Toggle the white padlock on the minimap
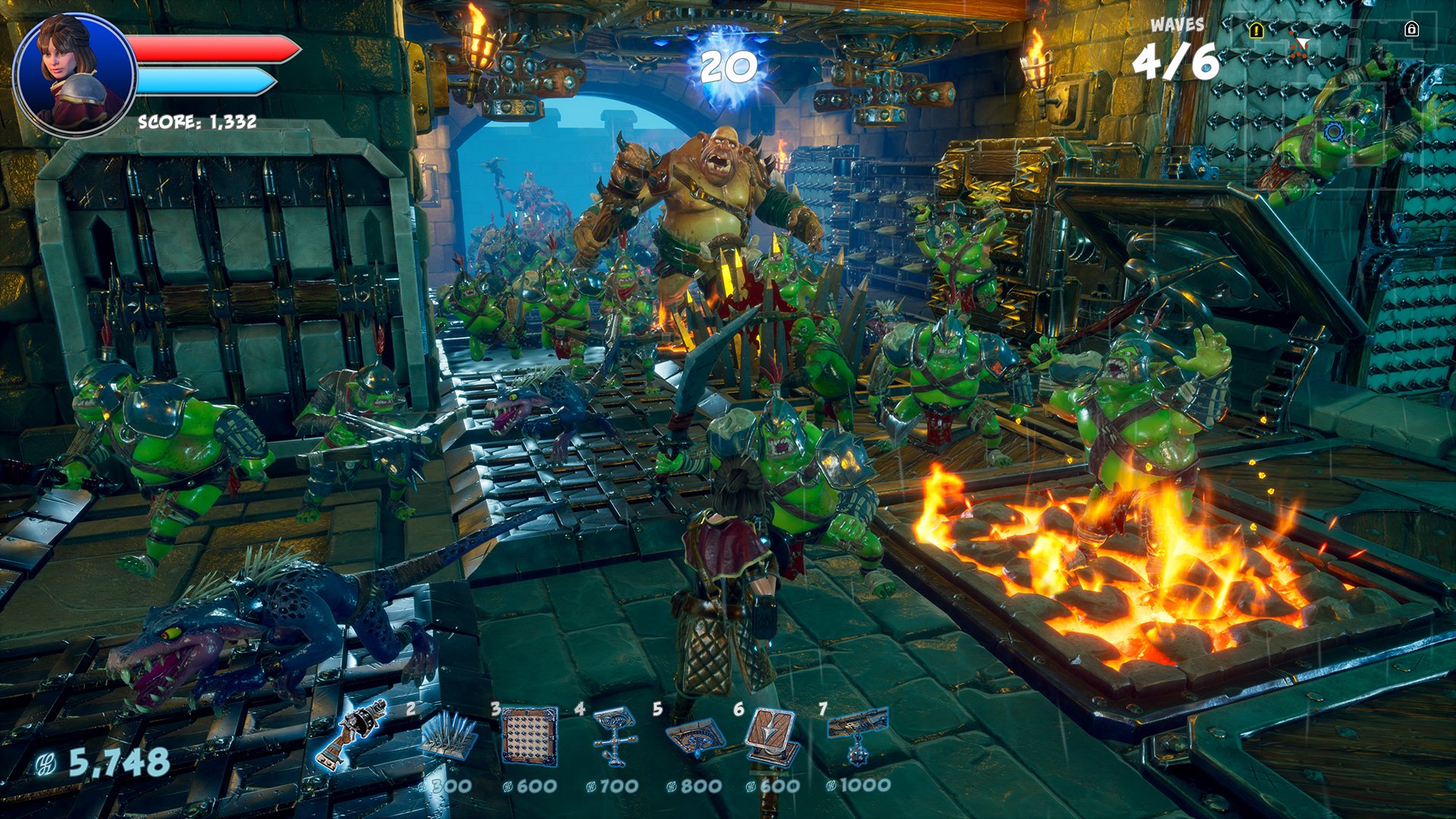Viewport: 1456px width, 819px height. point(1412,29)
